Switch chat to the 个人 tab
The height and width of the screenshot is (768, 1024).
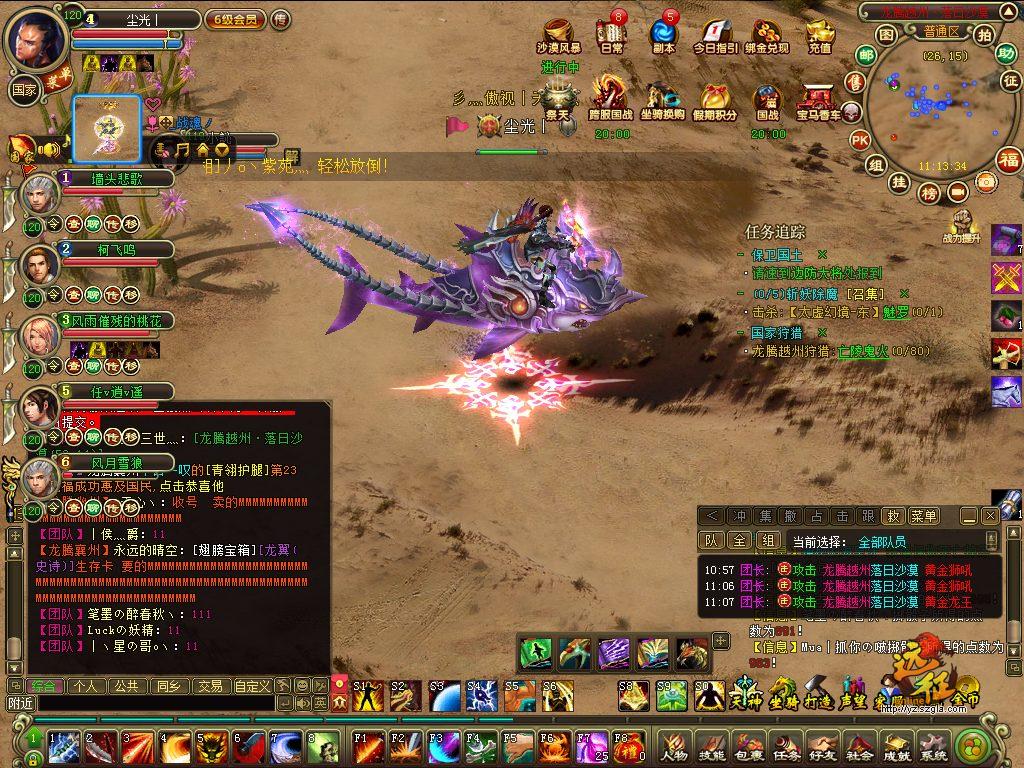coord(86,686)
